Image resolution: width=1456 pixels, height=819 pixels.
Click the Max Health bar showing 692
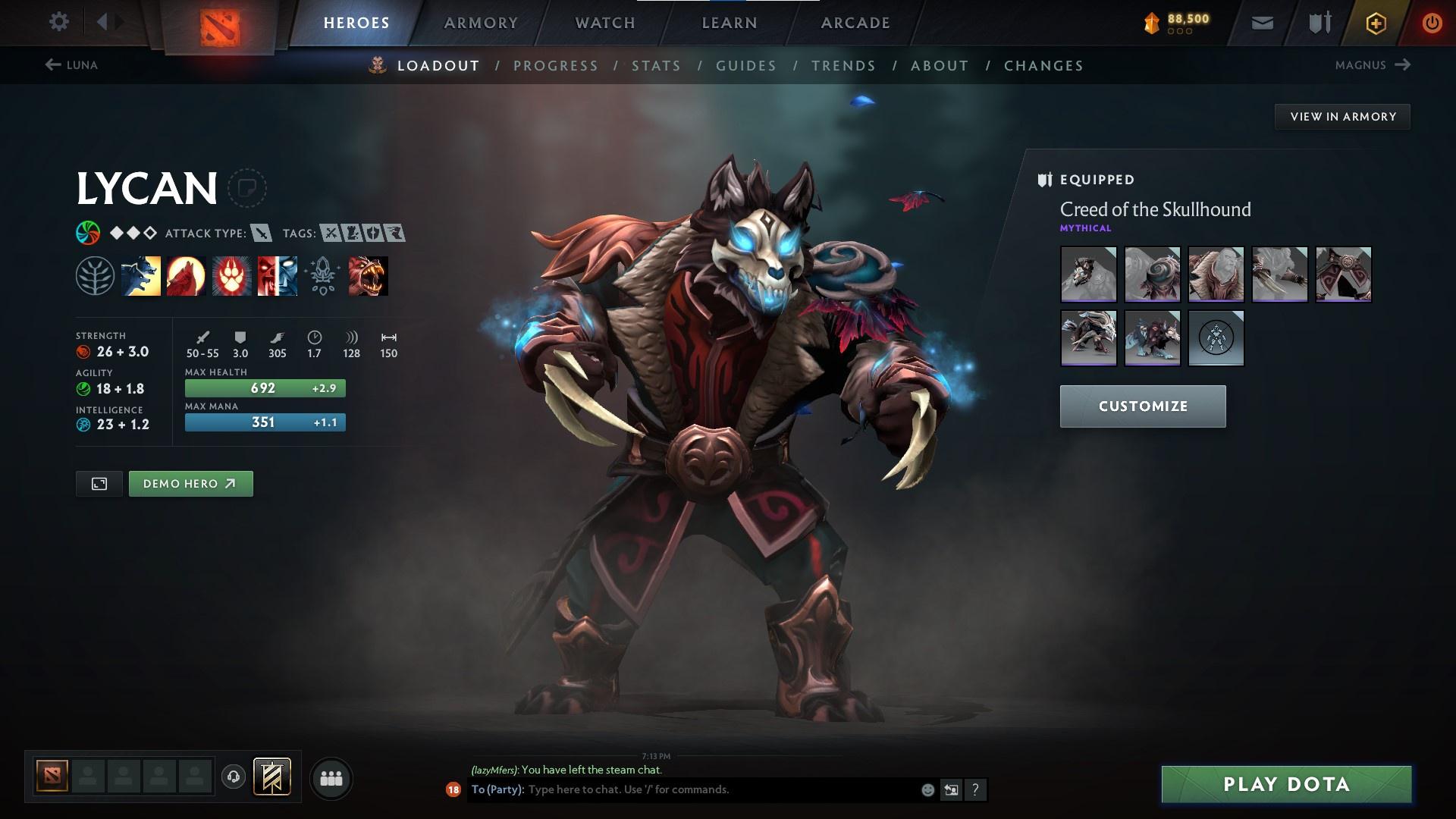coord(265,388)
